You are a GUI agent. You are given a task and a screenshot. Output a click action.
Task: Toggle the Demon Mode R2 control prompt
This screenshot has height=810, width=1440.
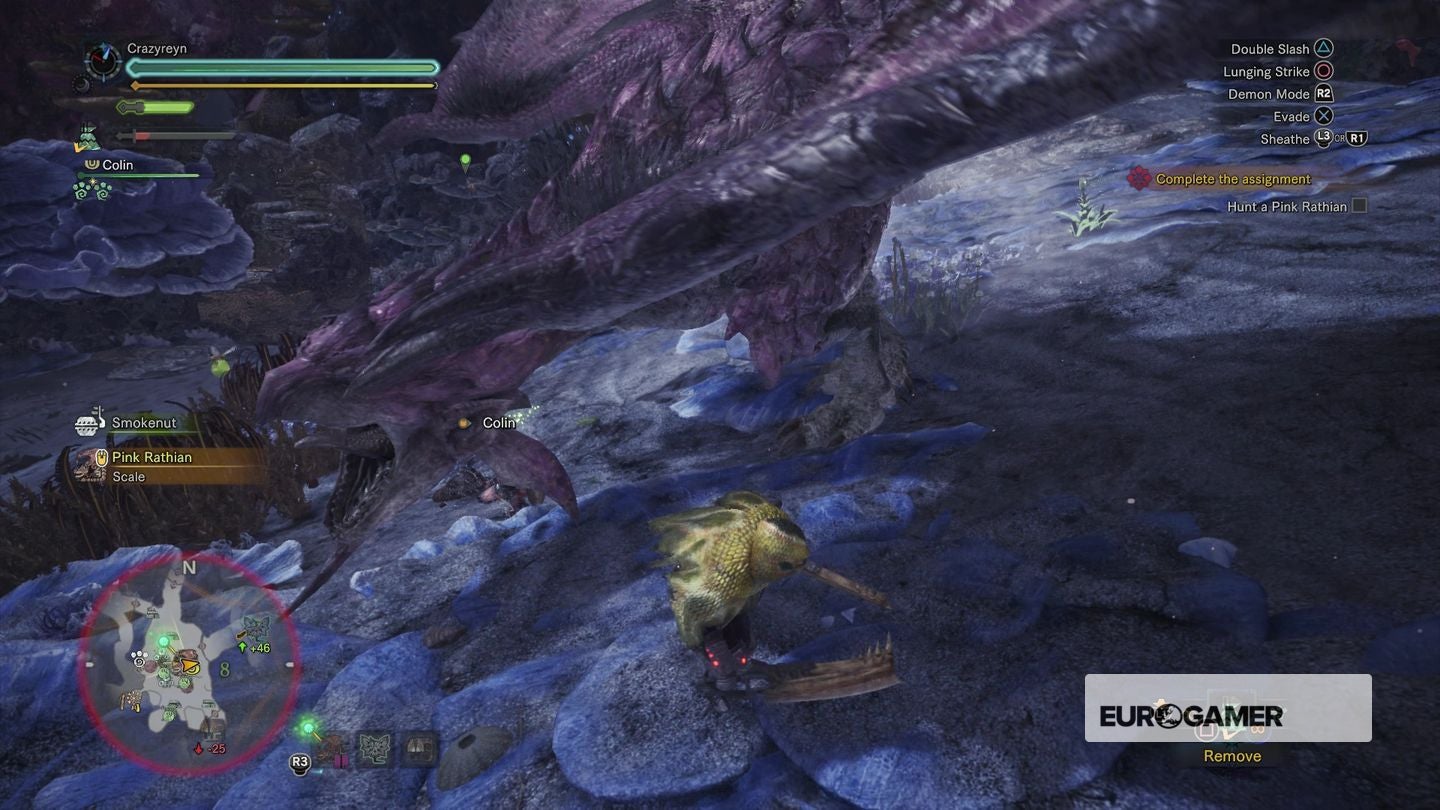(1323, 93)
